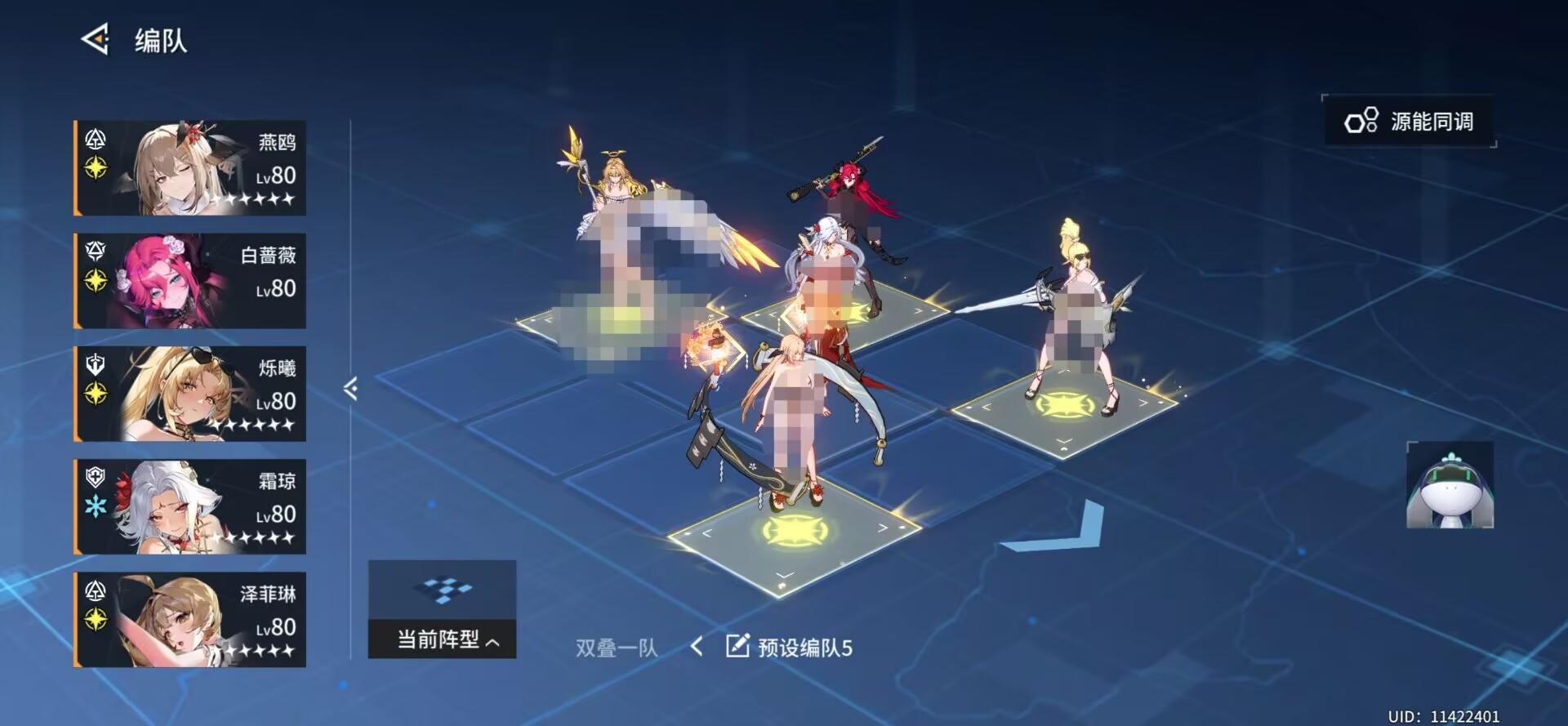Screen dimensions: 1568x726
Task: Switch to the 双叠一队 team tab
Action: pyautogui.click(x=617, y=645)
